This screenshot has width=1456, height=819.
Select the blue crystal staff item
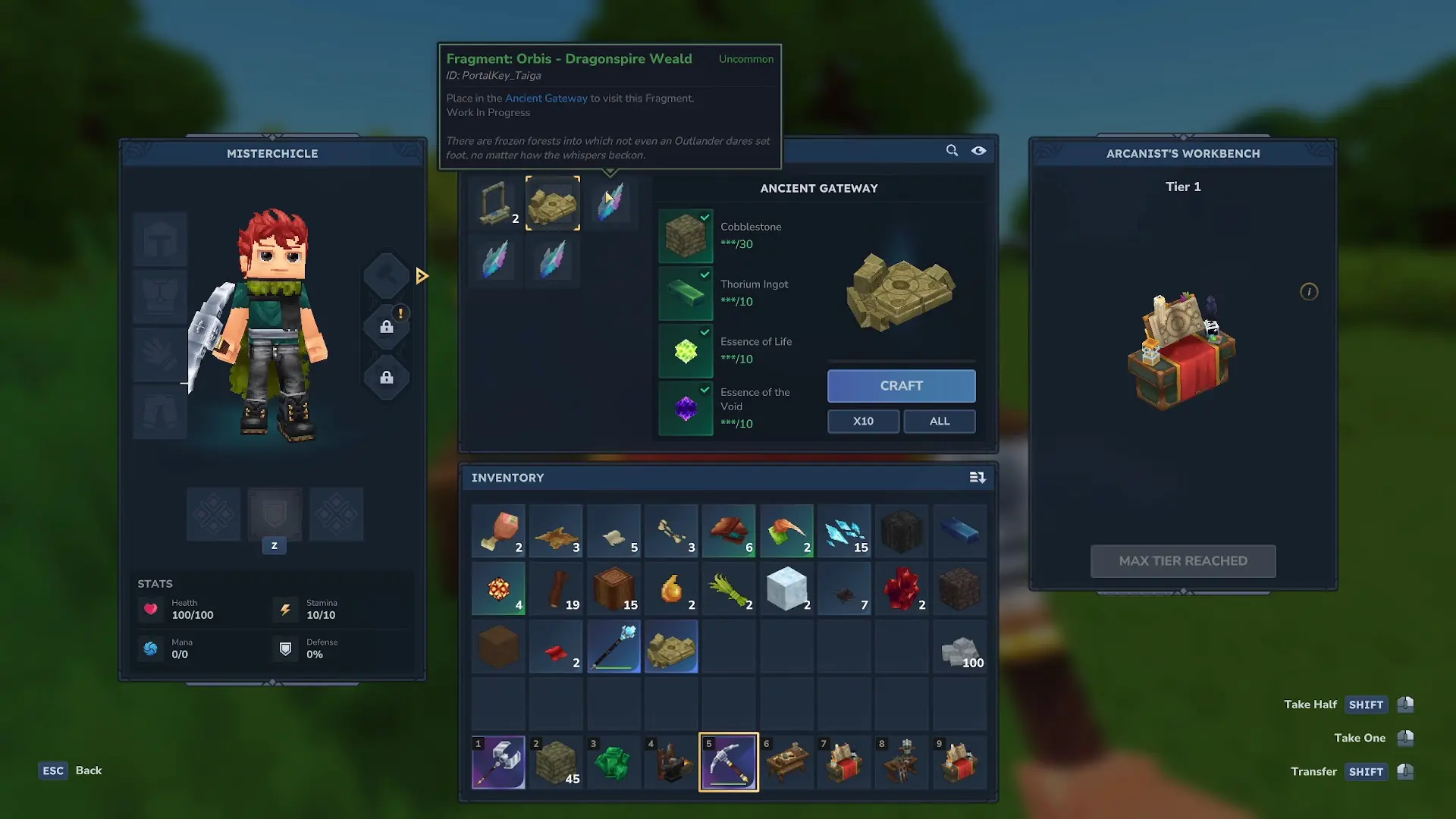pos(613,648)
